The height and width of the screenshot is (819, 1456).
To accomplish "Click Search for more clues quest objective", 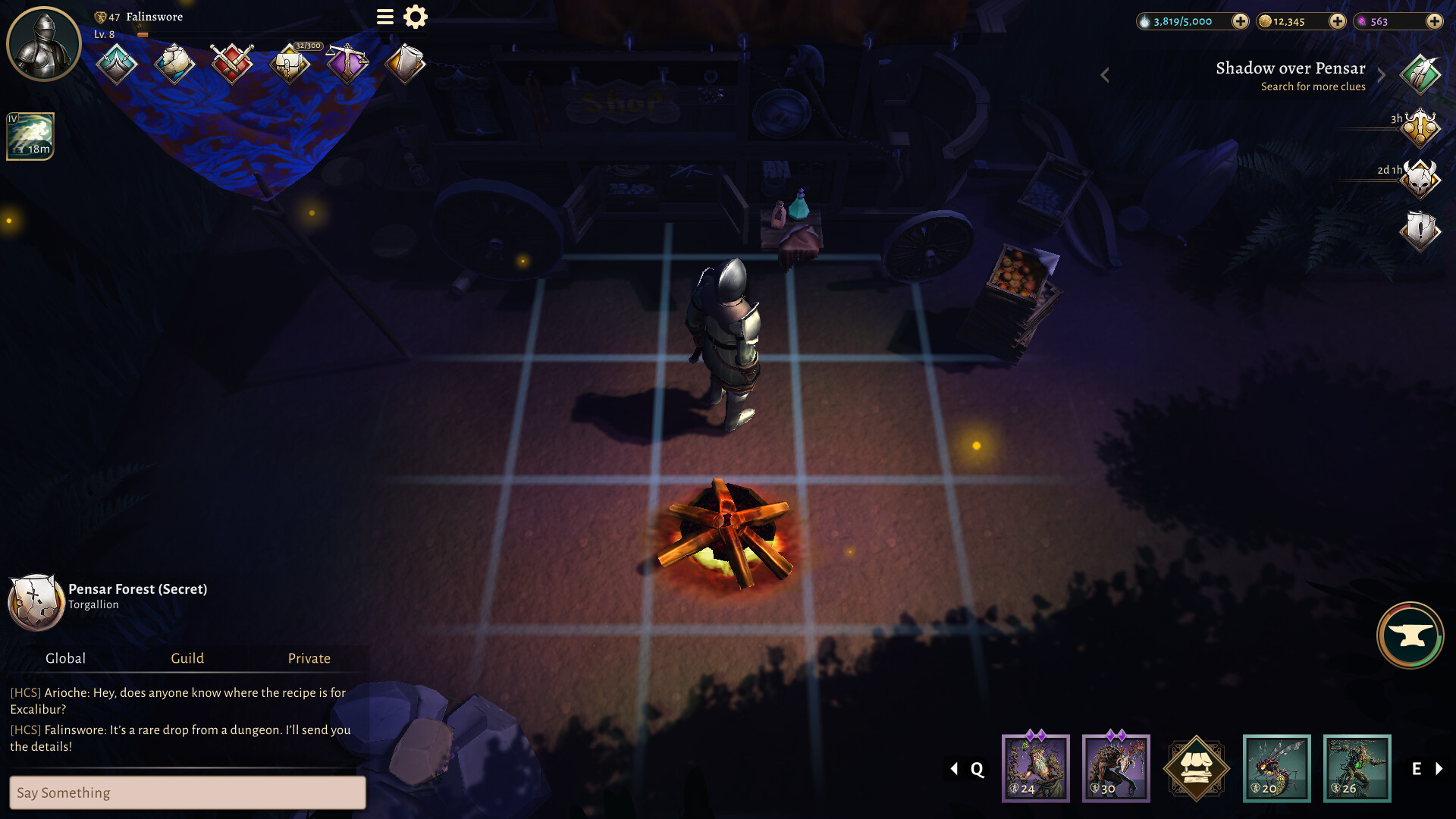I will coord(1312,86).
